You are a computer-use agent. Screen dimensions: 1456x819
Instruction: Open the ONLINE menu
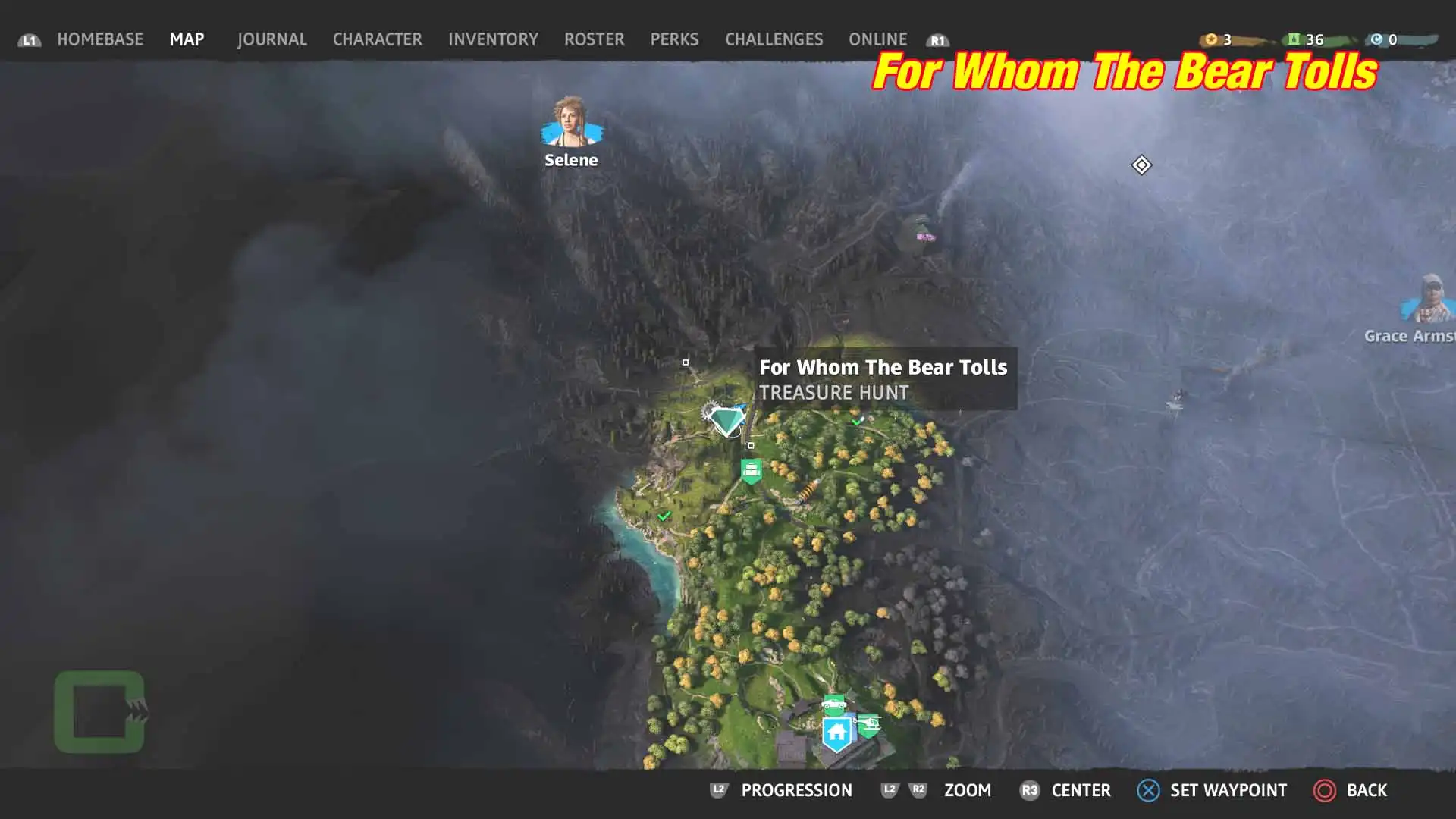coord(877,39)
